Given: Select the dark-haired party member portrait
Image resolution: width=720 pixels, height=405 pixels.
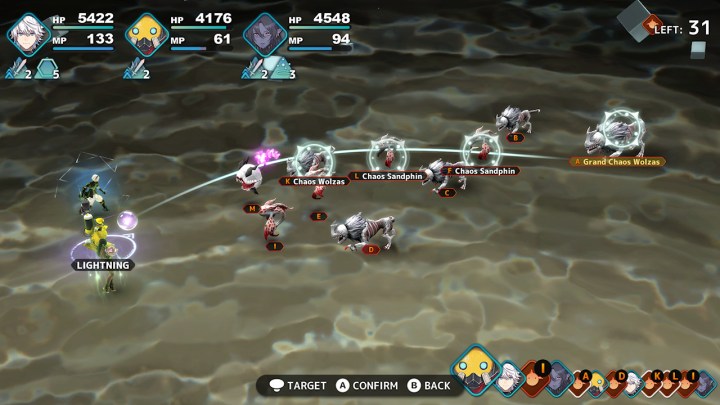Looking at the screenshot, I should (x=265, y=33).
